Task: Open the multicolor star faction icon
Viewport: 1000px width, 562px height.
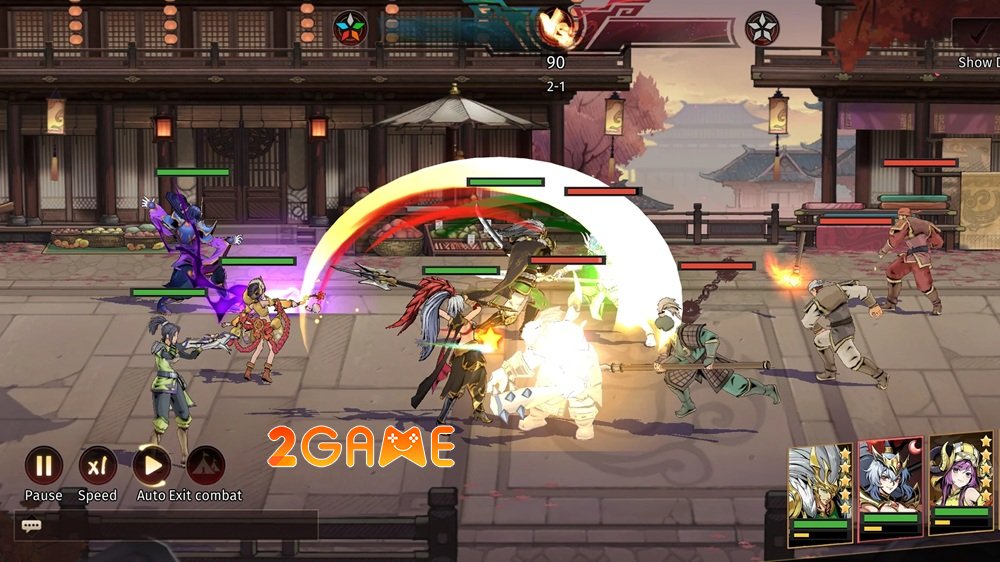Action: (350, 27)
